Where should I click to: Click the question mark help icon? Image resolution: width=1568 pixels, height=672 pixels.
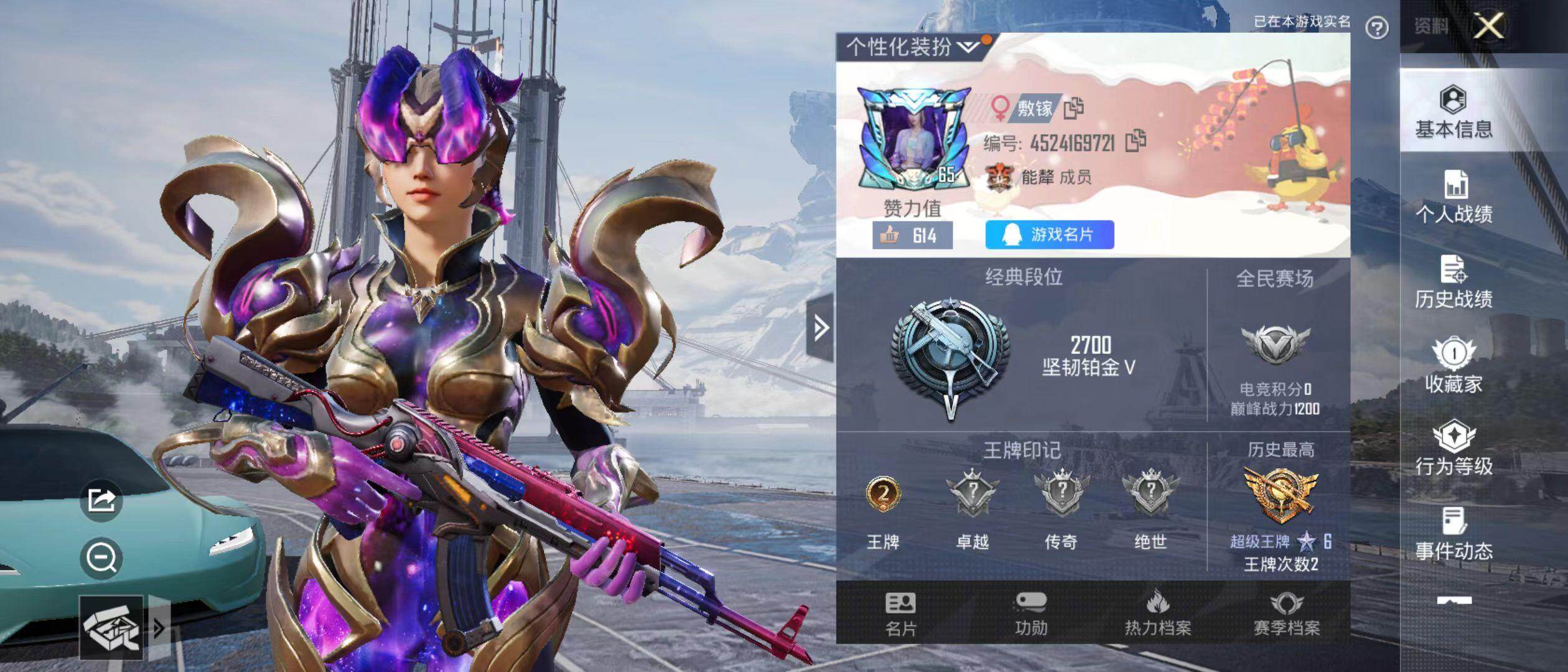(1376, 28)
